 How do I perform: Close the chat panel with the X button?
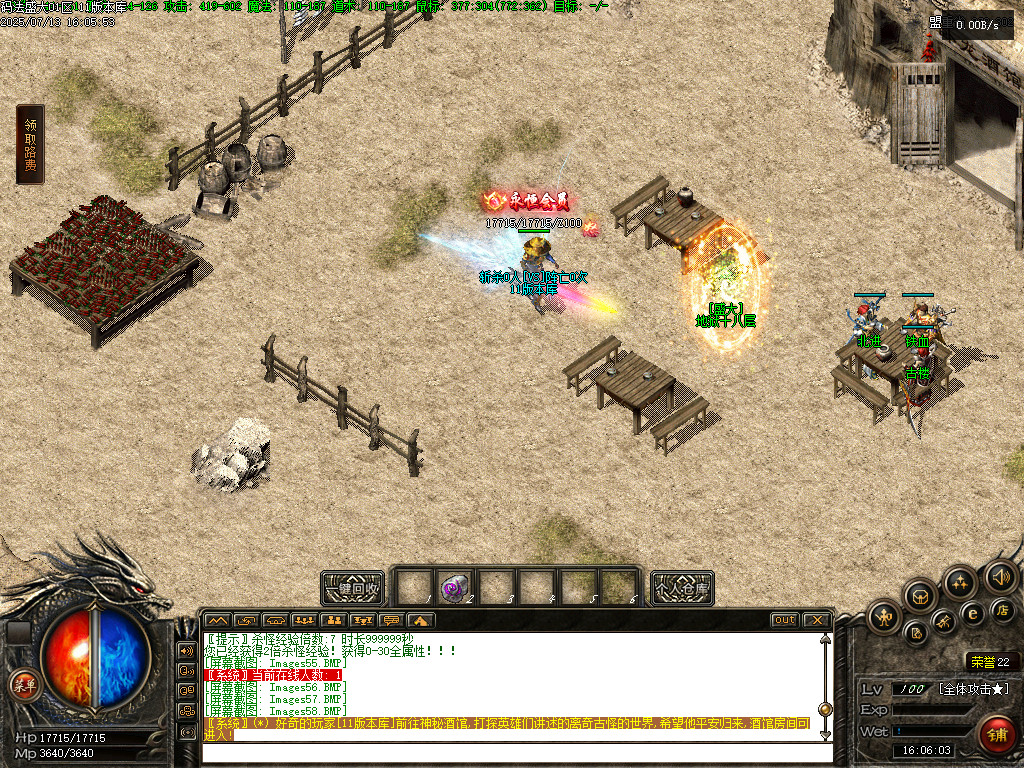816,620
